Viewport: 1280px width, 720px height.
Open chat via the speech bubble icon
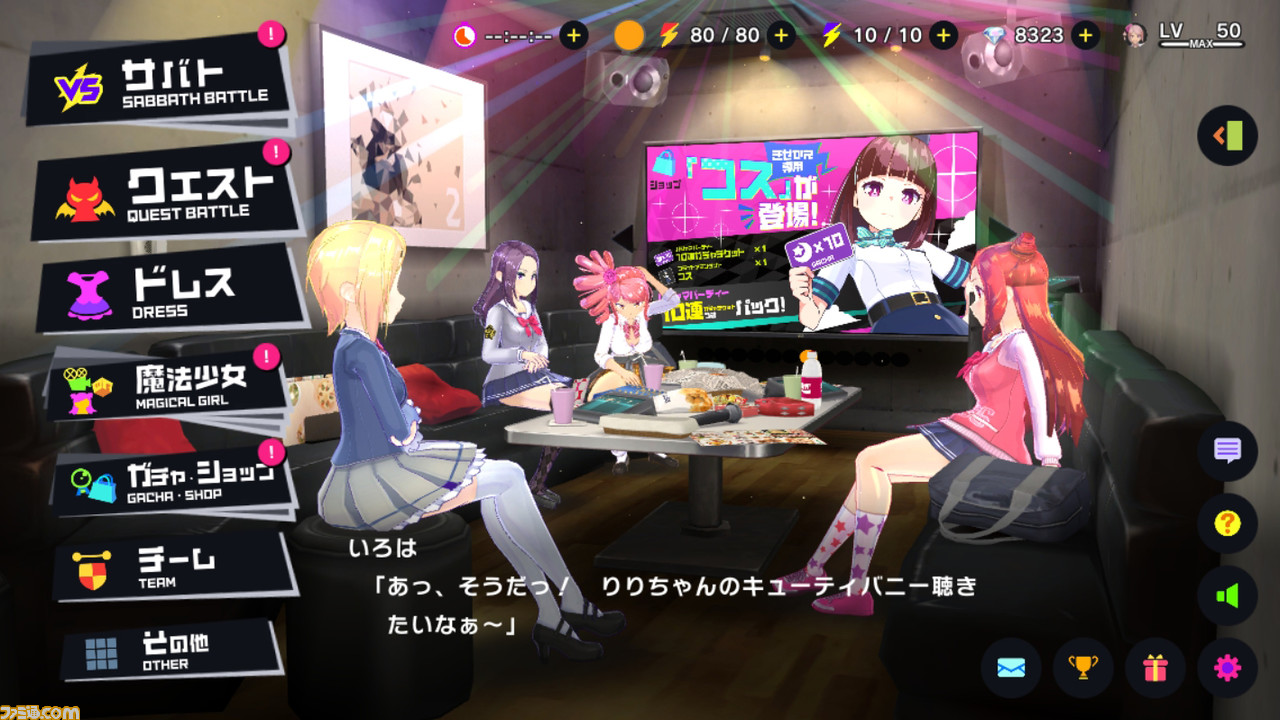click(x=1228, y=451)
